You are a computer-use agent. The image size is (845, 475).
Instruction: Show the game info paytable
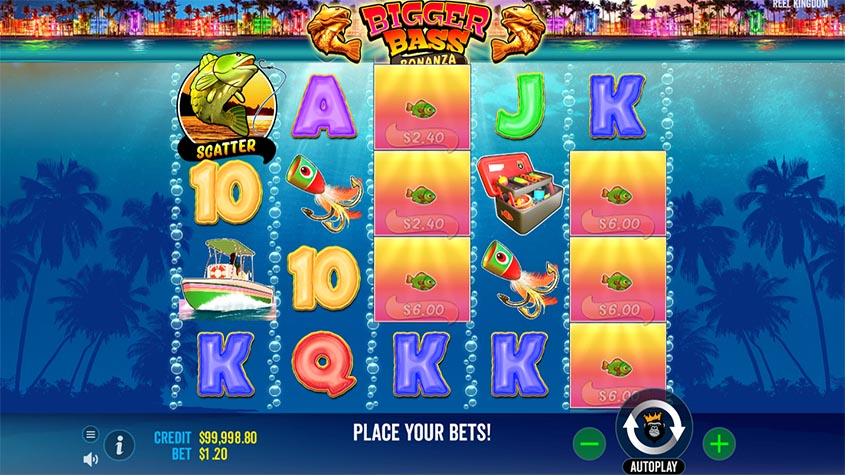(x=119, y=444)
